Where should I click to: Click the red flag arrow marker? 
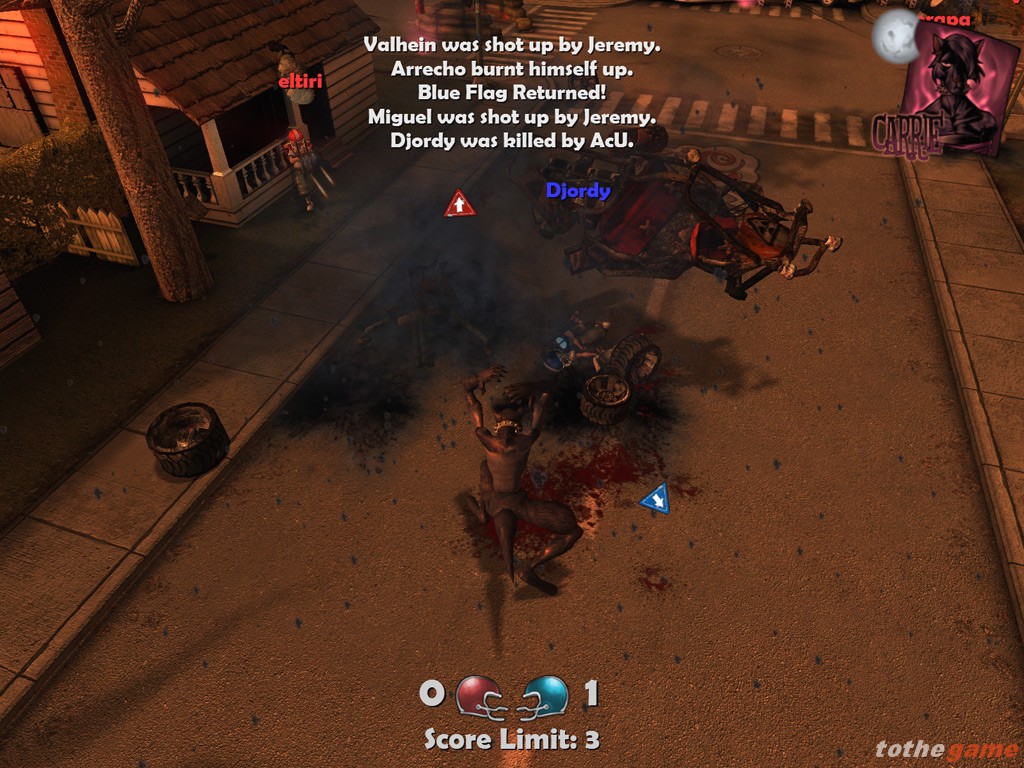click(459, 204)
